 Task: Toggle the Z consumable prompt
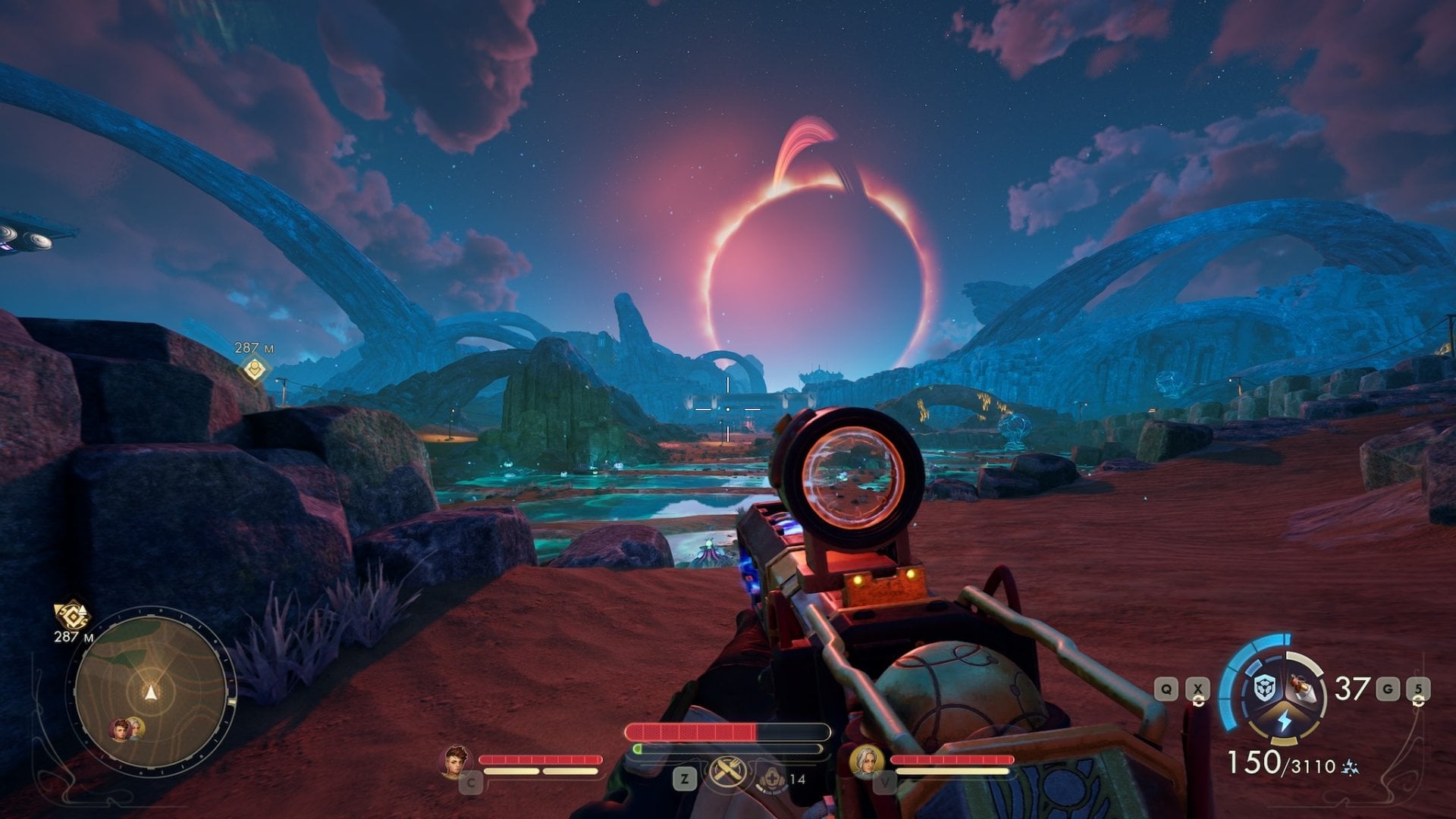[x=685, y=778]
